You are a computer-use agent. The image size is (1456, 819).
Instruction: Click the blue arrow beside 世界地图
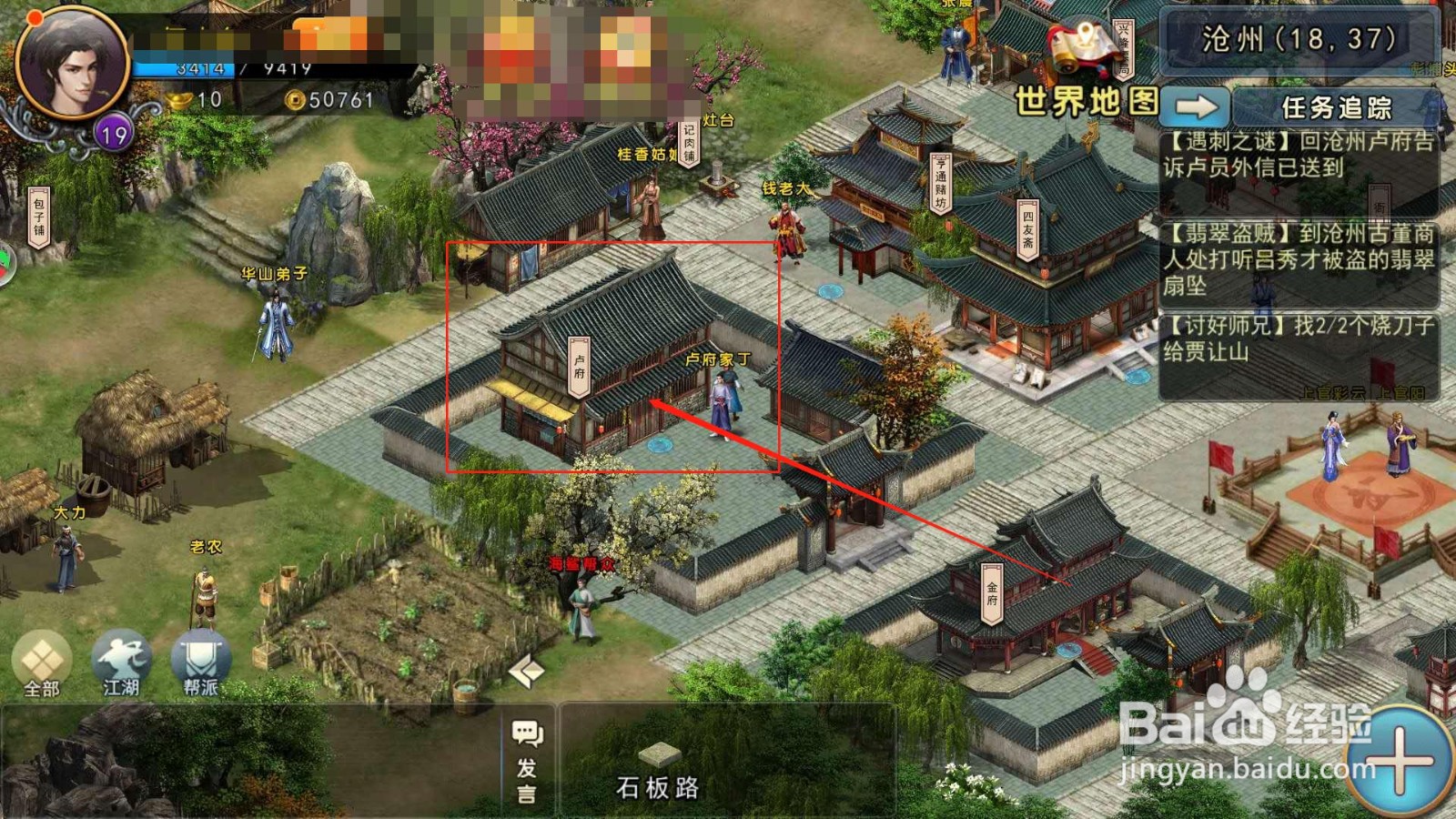[x=1197, y=106]
